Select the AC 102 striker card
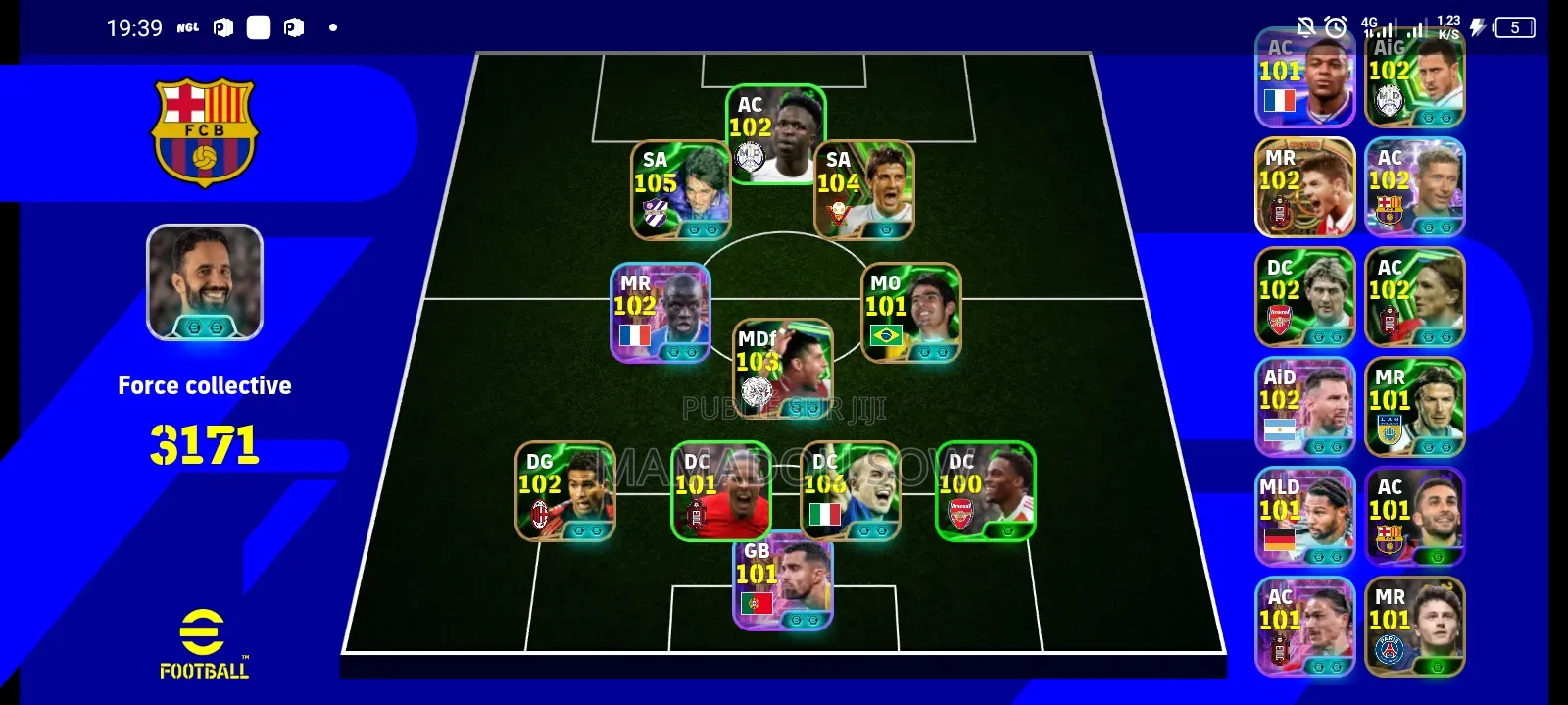1568x705 pixels. (x=776, y=134)
